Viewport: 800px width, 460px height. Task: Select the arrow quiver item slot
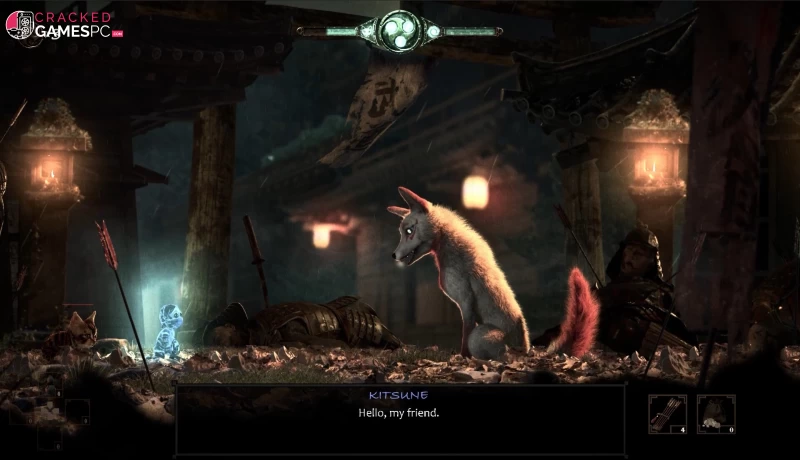667,414
